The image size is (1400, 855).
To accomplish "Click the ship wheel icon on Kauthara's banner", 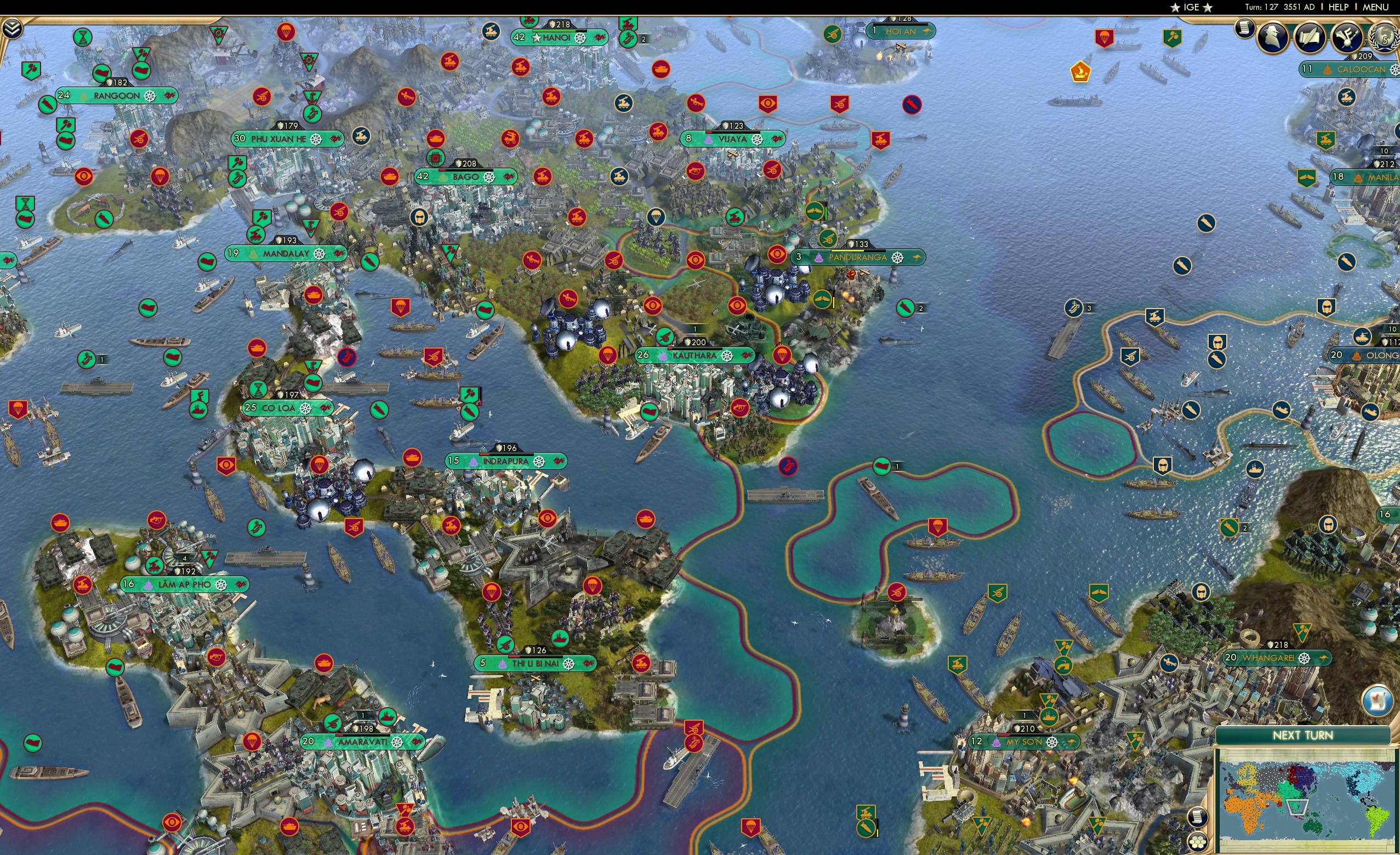I will tap(727, 357).
